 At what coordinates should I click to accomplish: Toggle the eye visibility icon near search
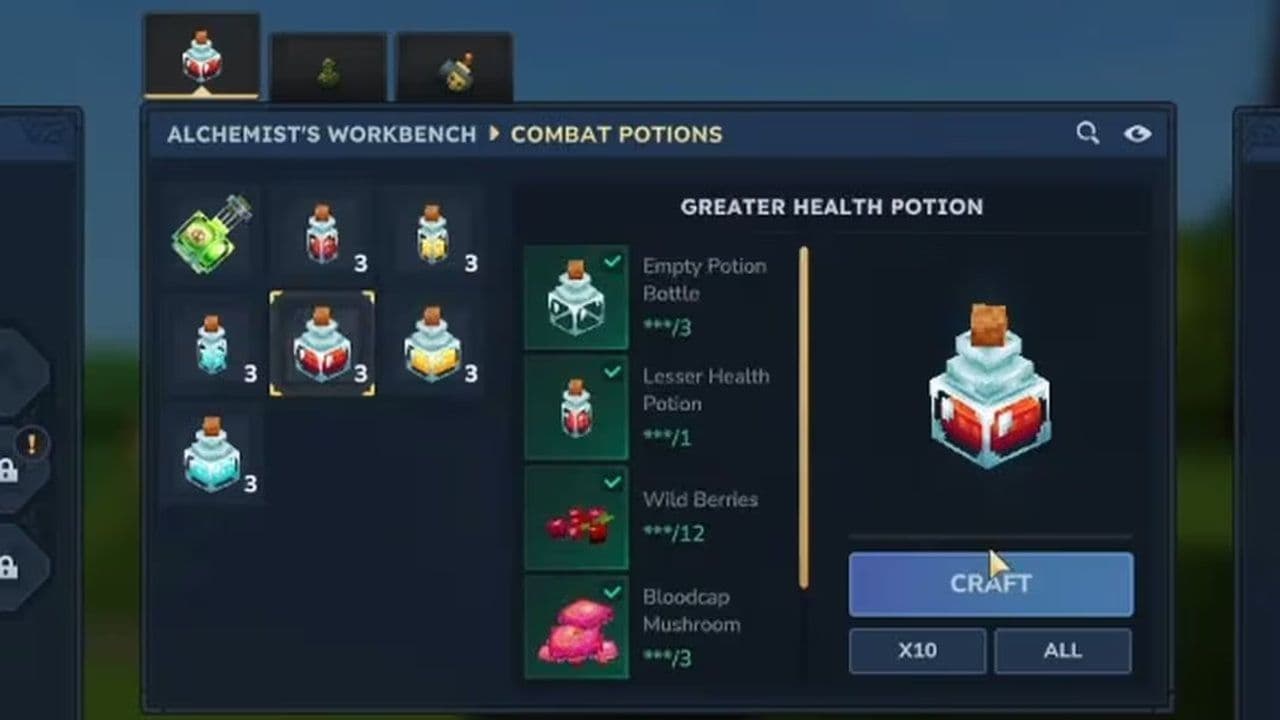coord(1138,132)
